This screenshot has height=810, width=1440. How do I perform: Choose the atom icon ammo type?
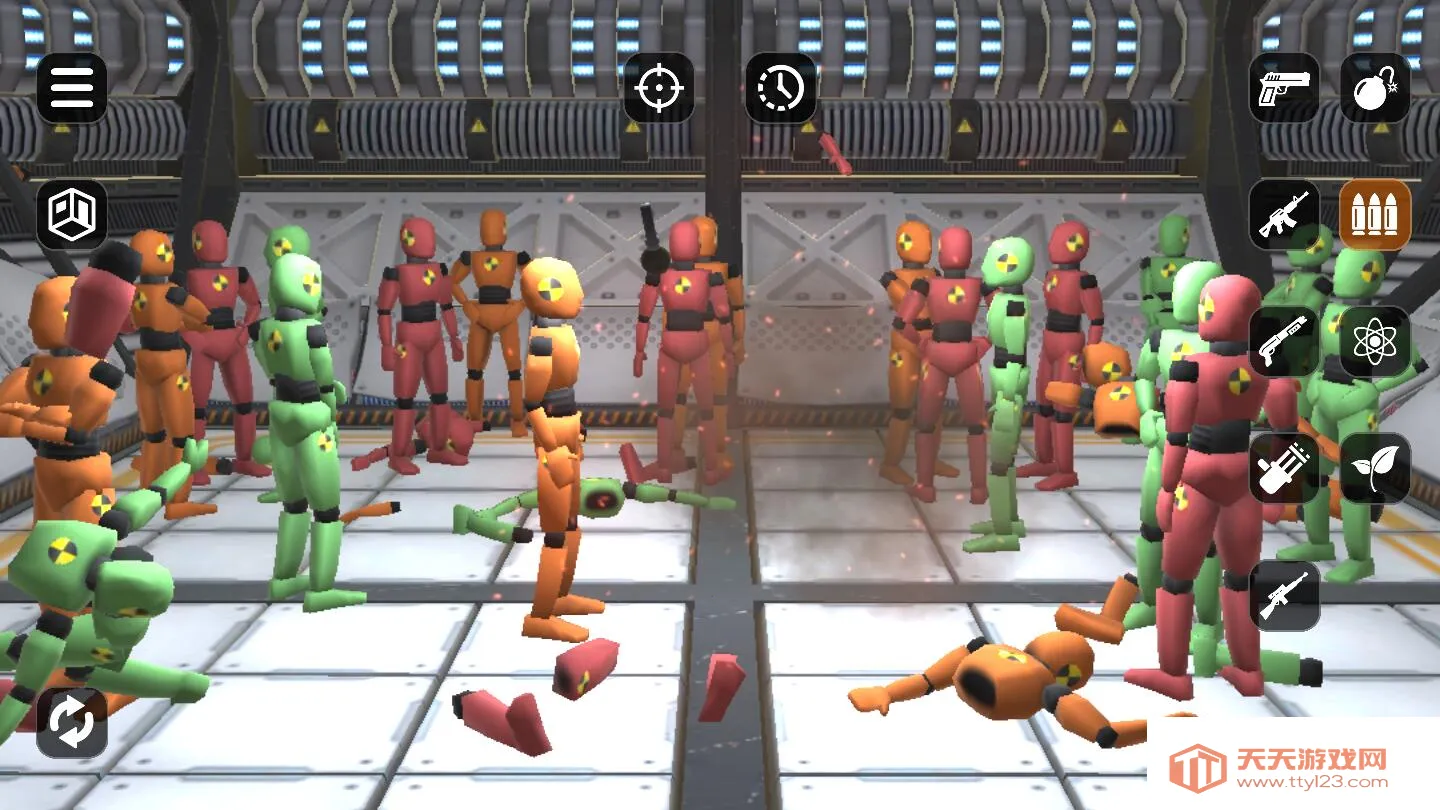(x=1375, y=341)
